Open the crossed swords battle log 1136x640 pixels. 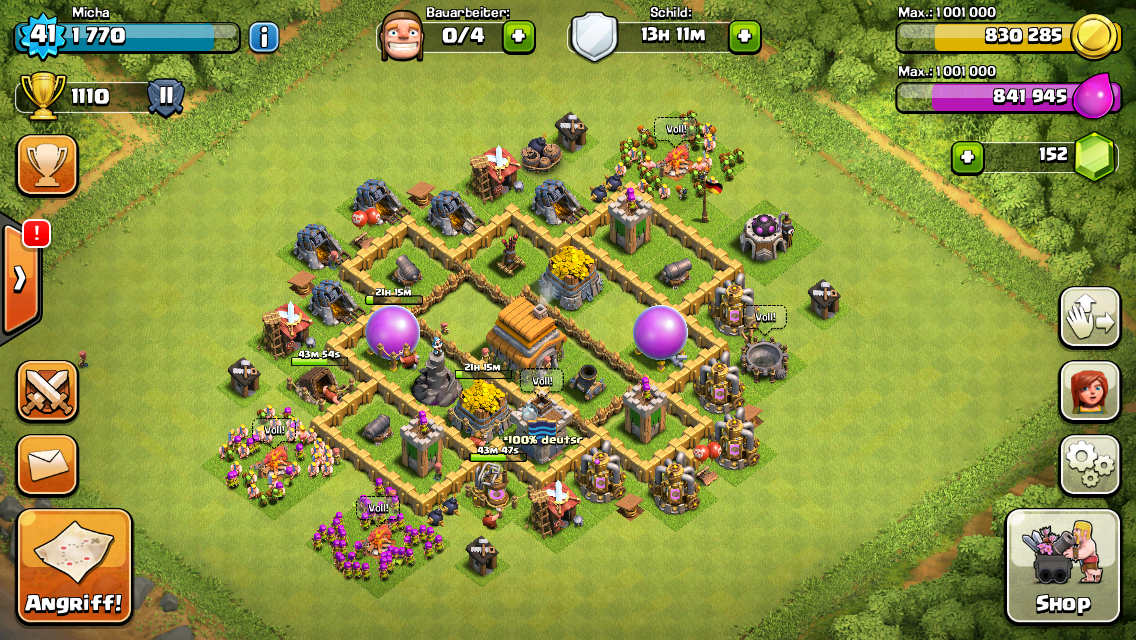coord(47,391)
